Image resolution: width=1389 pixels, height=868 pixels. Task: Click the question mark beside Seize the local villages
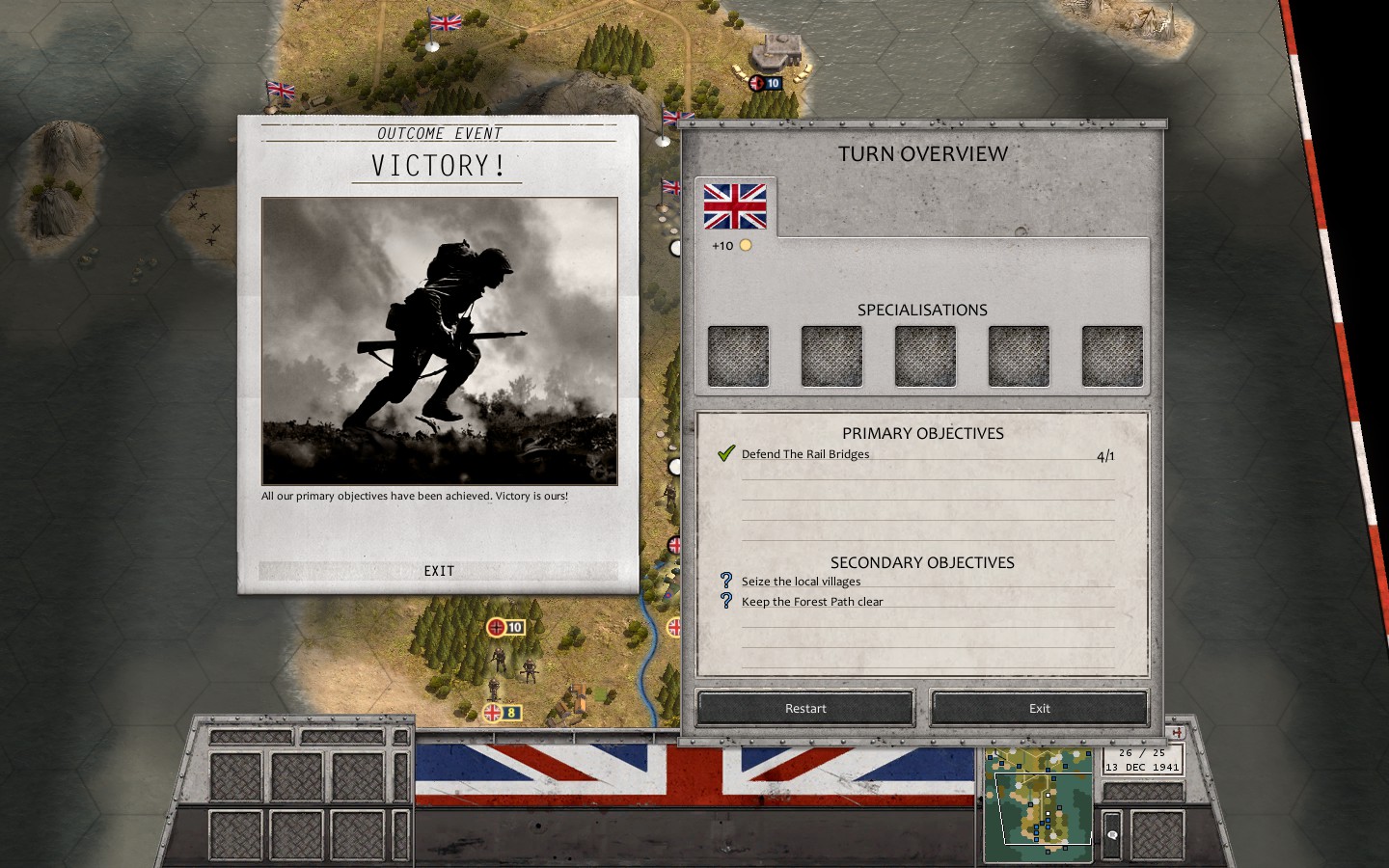click(x=726, y=580)
